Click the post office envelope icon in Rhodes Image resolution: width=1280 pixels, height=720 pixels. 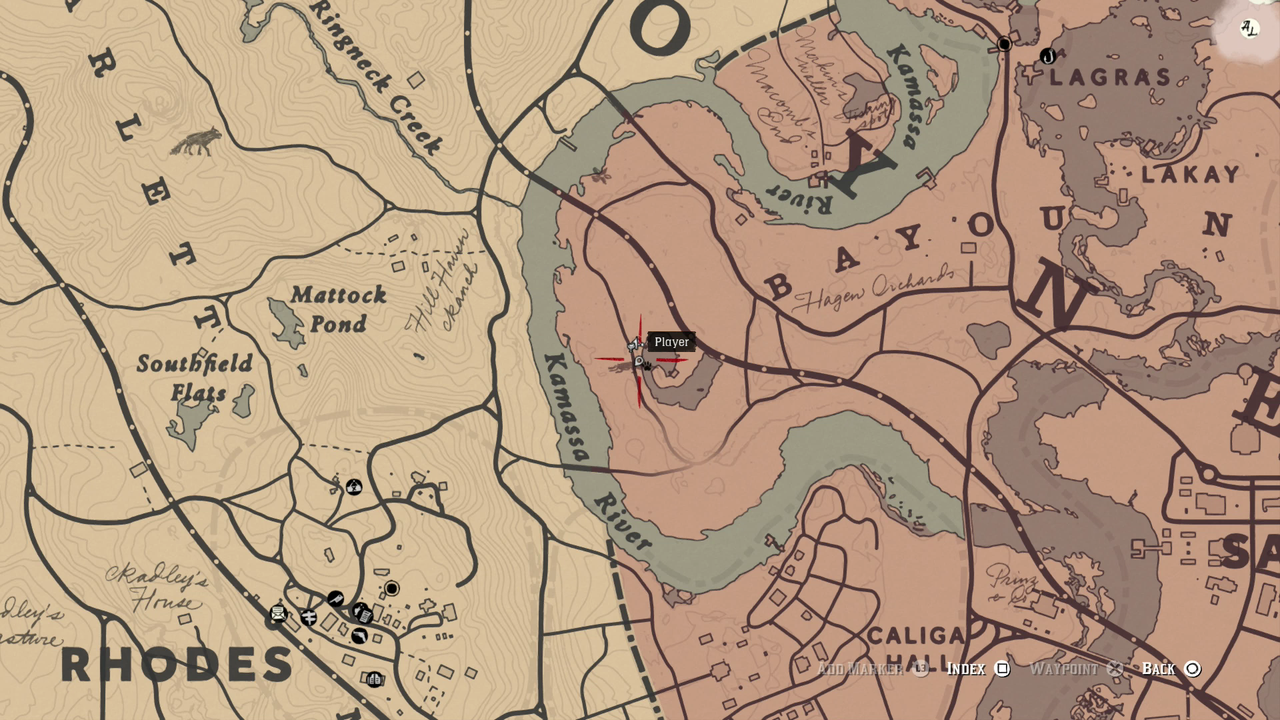pos(278,613)
